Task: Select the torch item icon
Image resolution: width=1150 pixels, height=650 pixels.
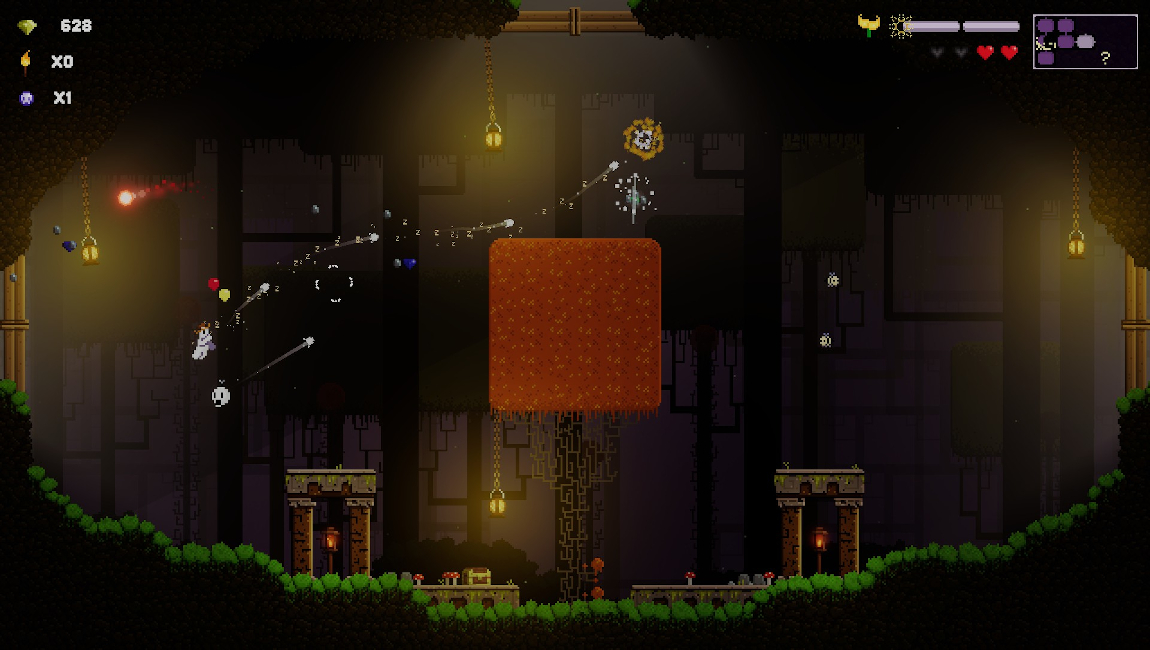Action: (x=26, y=62)
